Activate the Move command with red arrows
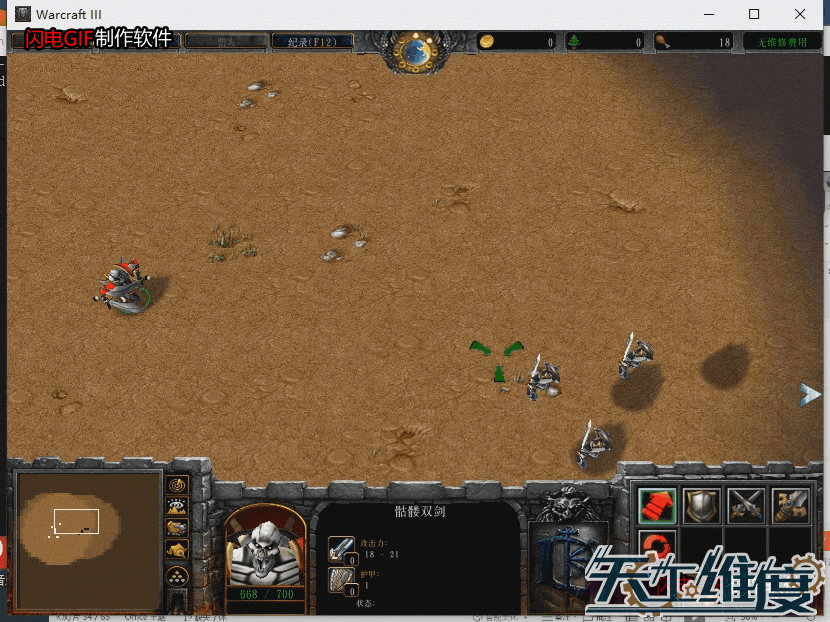Image resolution: width=830 pixels, height=622 pixels. (657, 505)
